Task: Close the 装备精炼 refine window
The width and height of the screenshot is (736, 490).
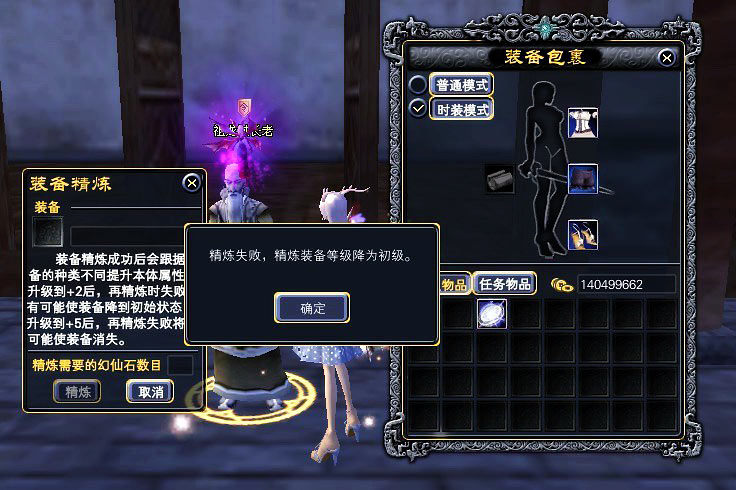Action: [191, 183]
